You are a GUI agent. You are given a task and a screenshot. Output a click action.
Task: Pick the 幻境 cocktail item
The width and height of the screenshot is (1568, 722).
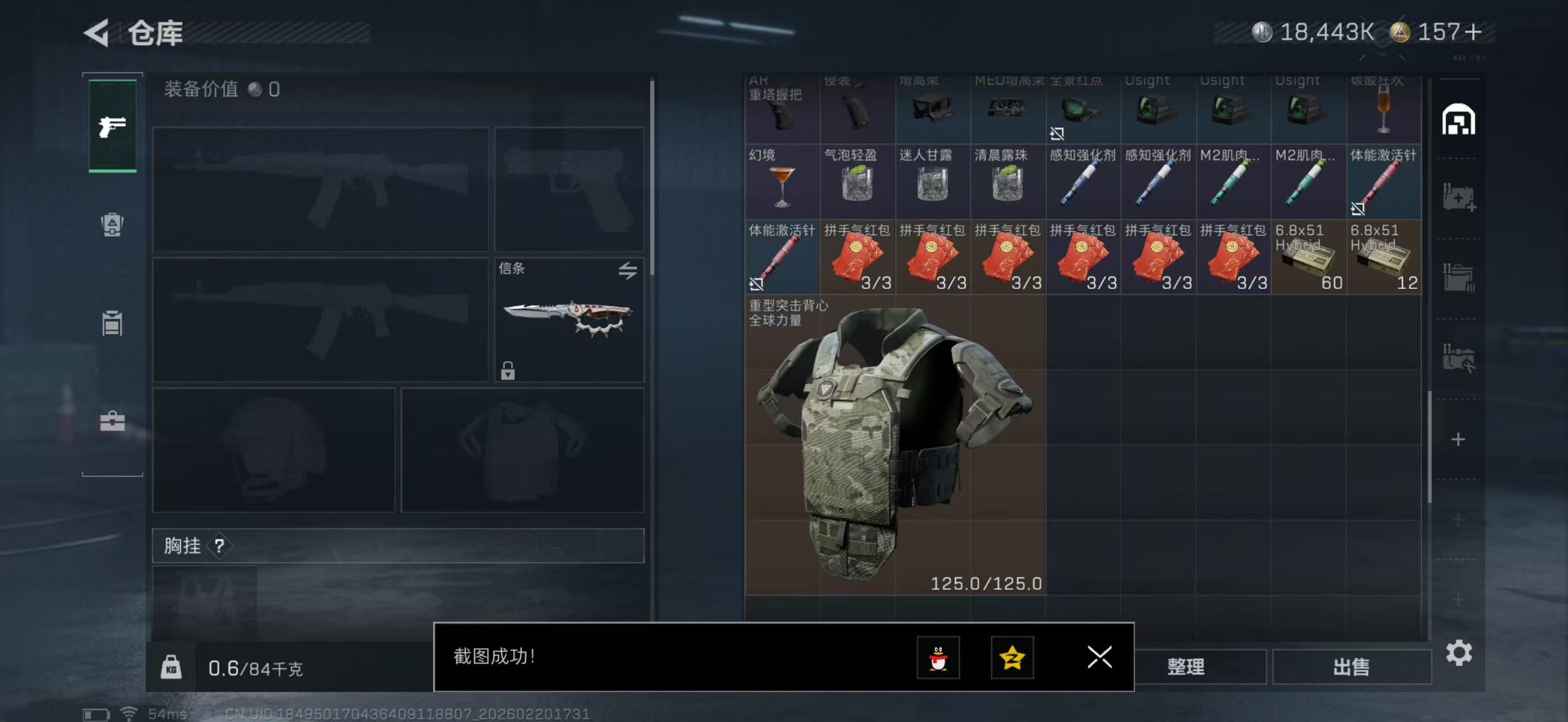point(781,182)
